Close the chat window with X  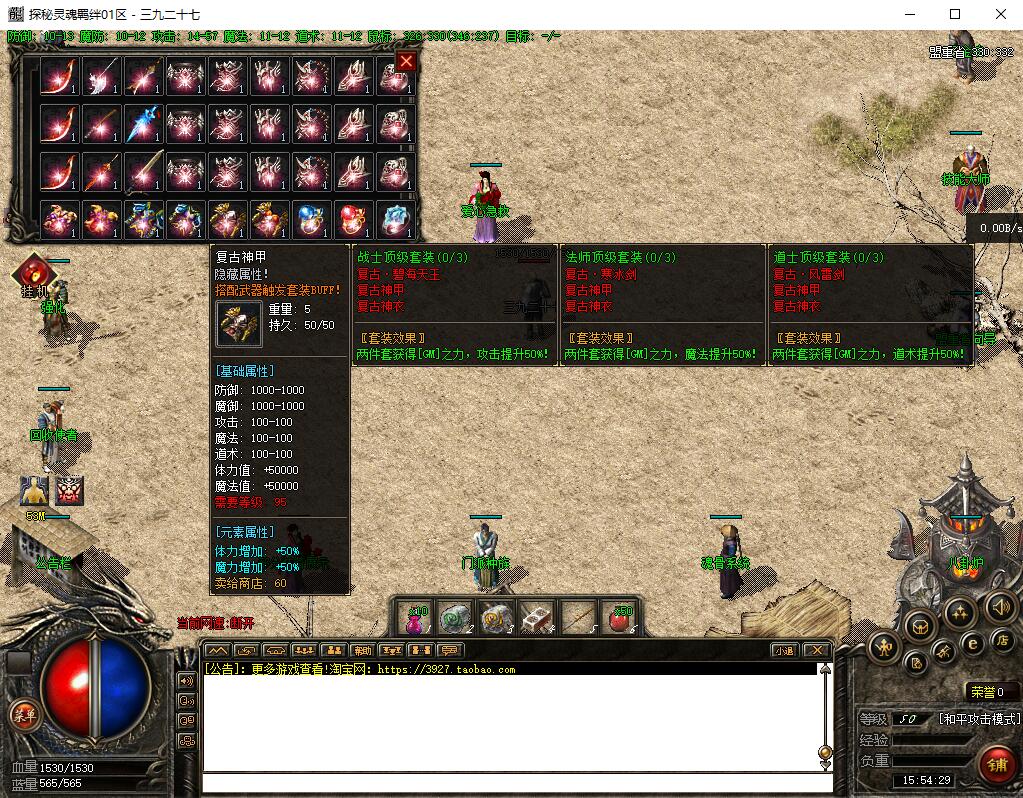click(x=817, y=650)
